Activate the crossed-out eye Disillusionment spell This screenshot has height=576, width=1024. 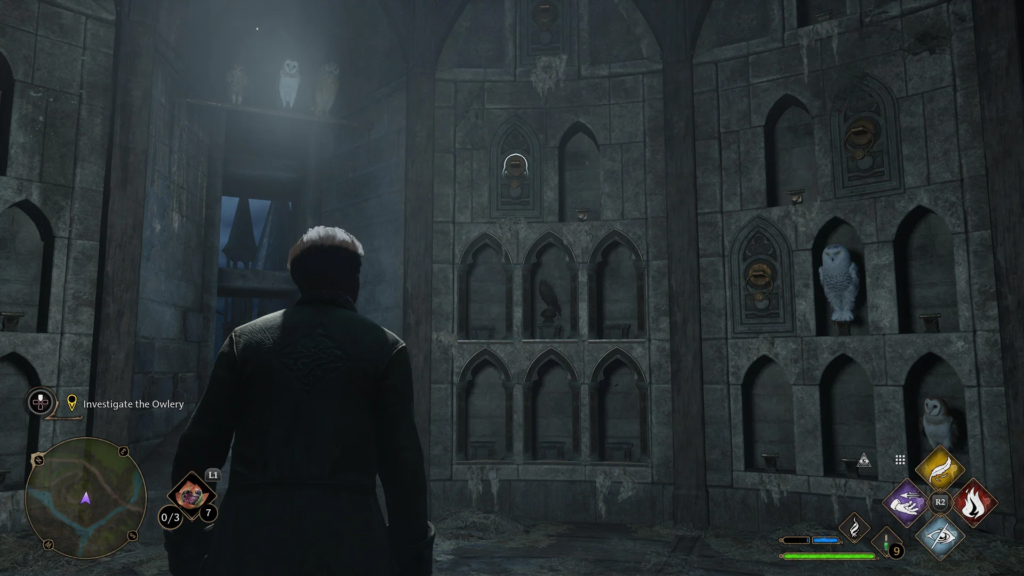(x=939, y=534)
